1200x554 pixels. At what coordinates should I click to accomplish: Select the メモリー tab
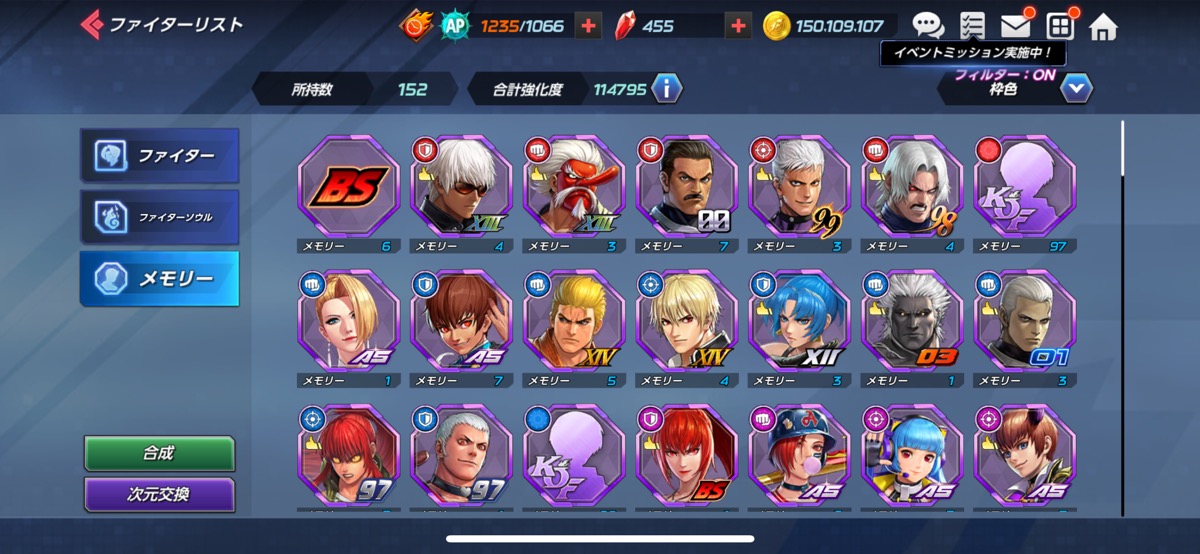[160, 278]
